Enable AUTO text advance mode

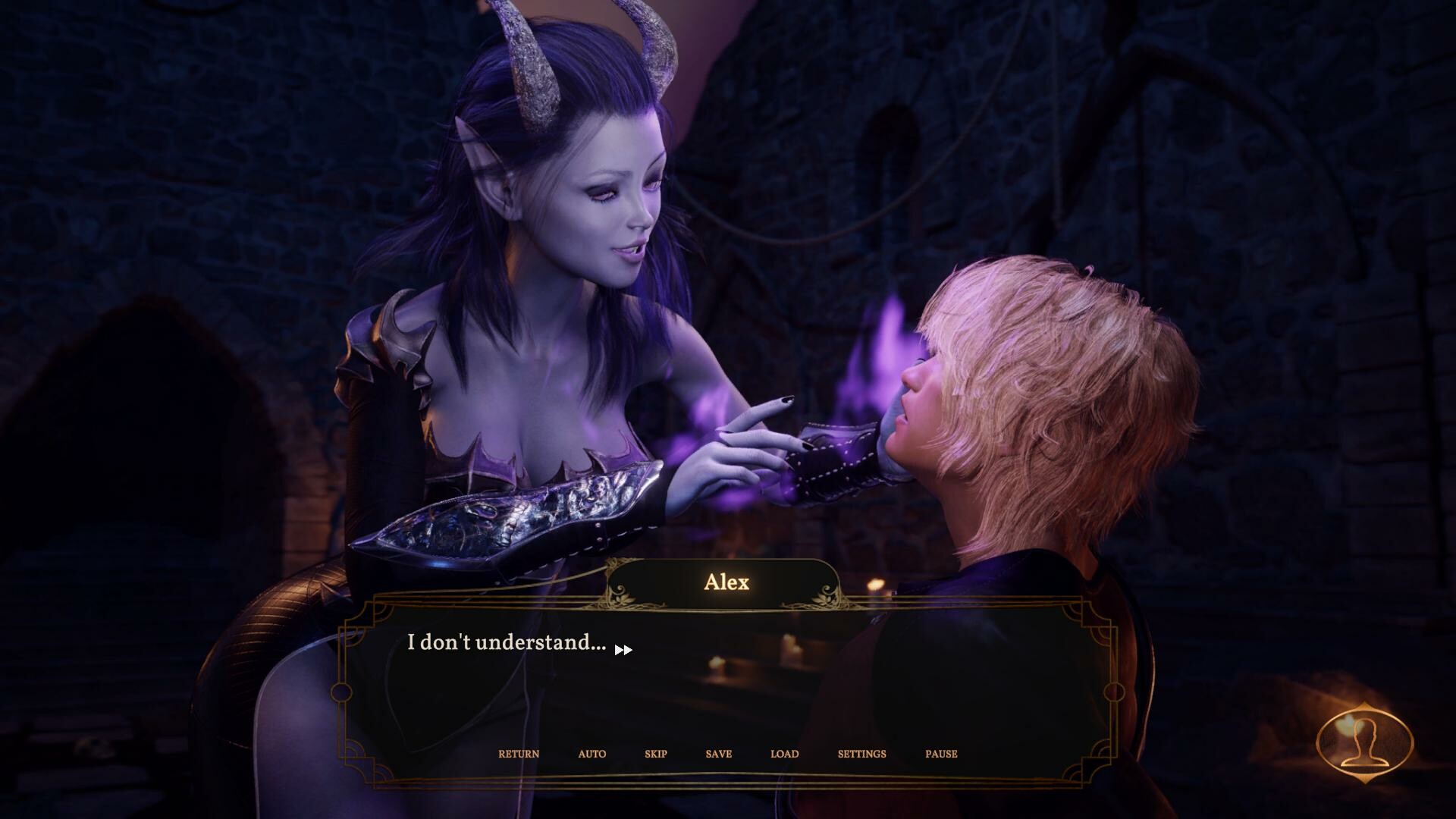591,754
